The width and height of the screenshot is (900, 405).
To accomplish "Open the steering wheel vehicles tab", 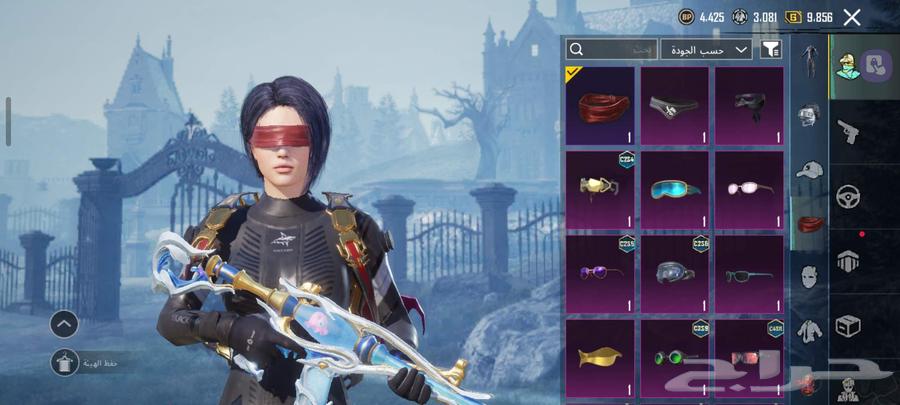I will (x=849, y=196).
